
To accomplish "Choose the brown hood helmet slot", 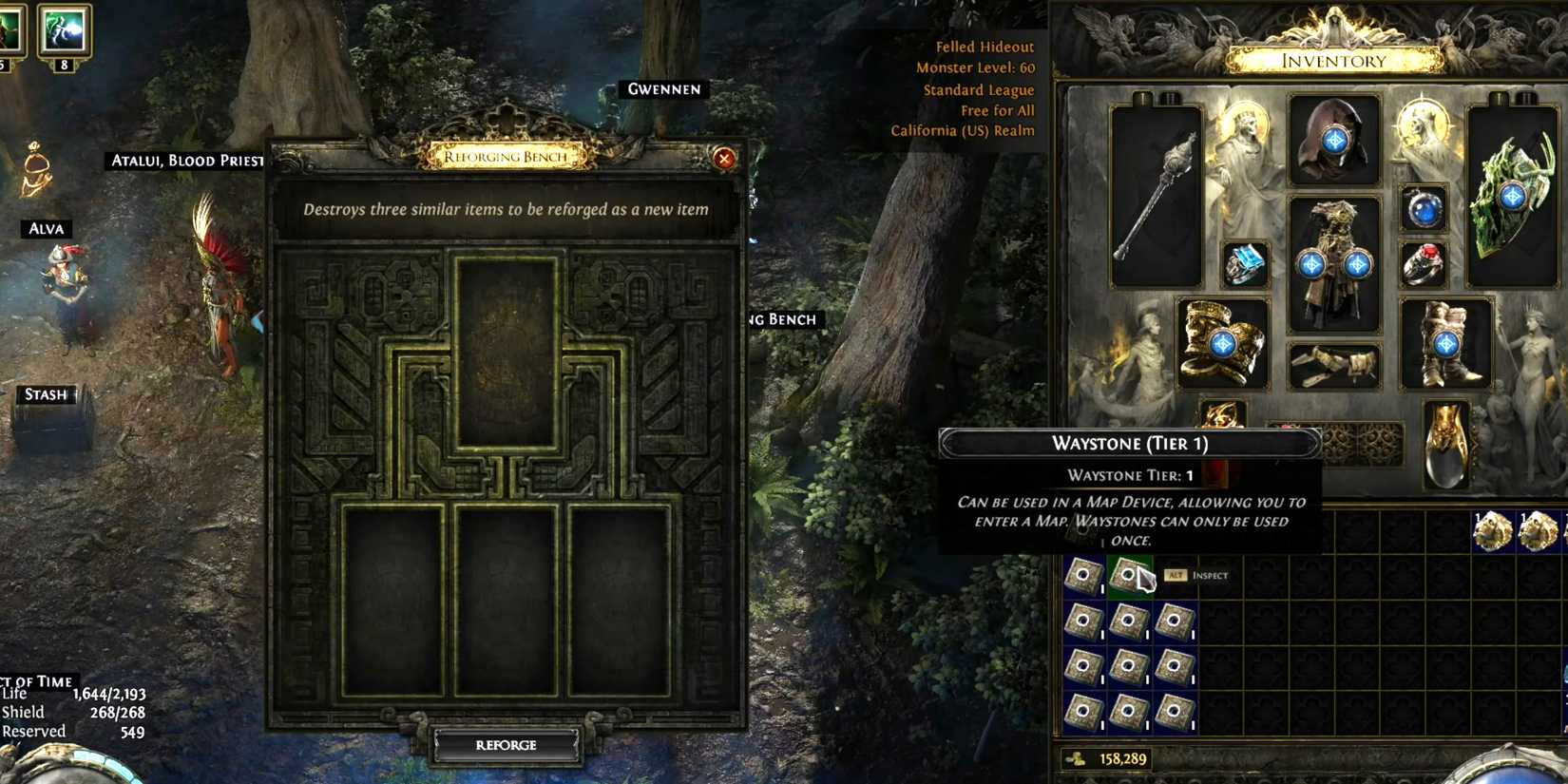I will pos(1333,141).
